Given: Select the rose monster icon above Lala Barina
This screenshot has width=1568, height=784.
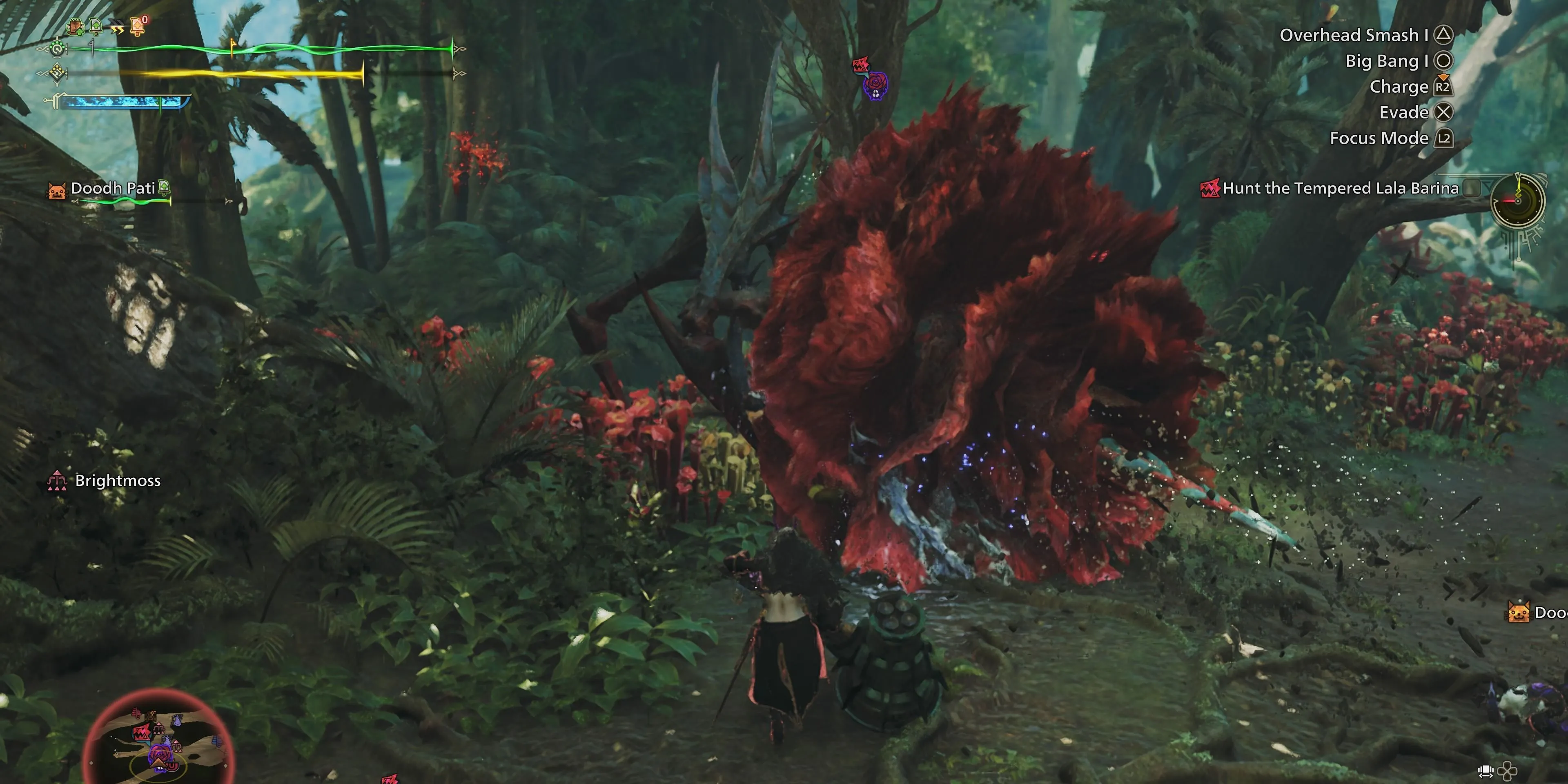Looking at the screenshot, I should pos(875,85).
